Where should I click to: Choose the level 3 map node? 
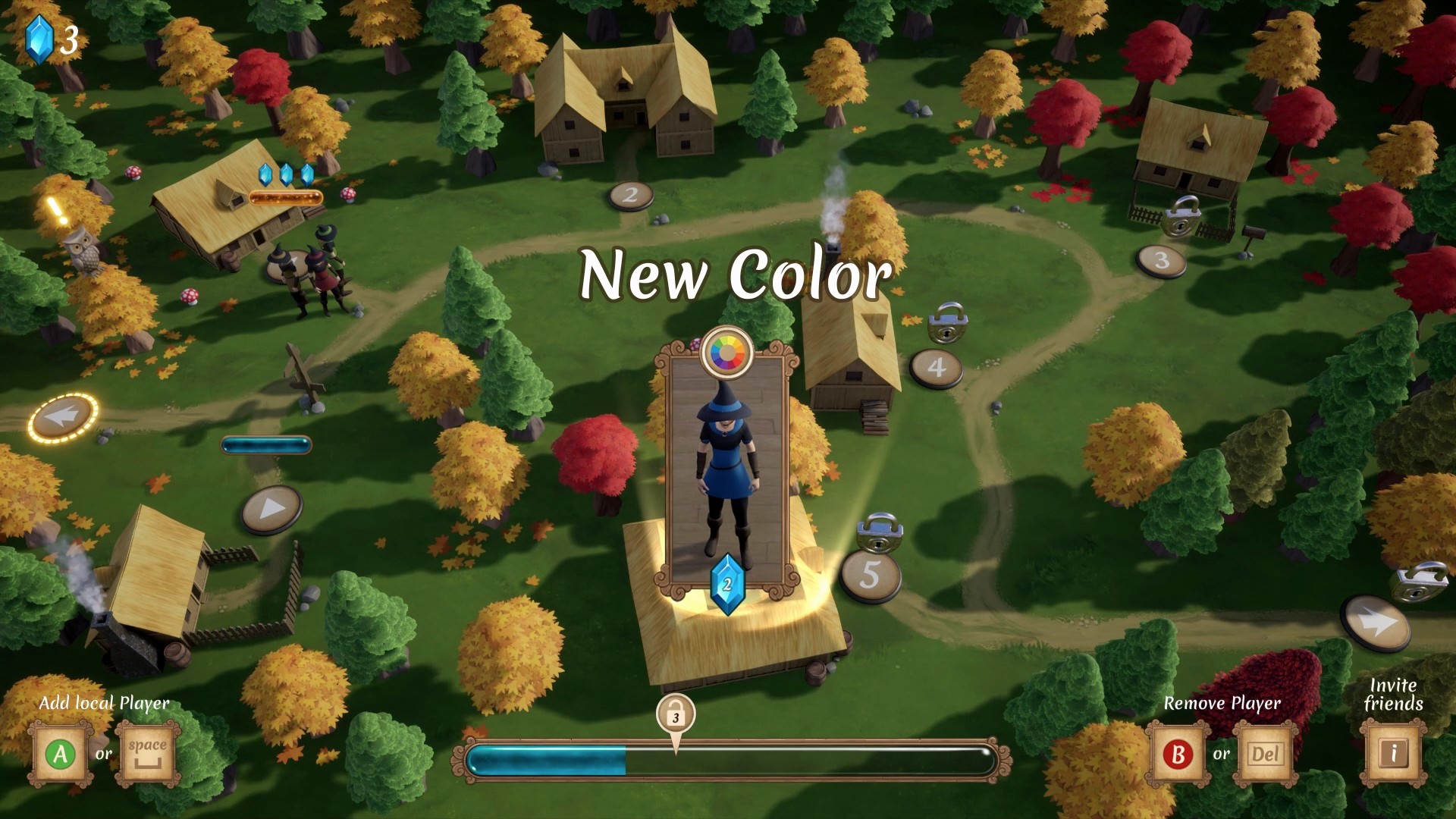pos(1161,261)
